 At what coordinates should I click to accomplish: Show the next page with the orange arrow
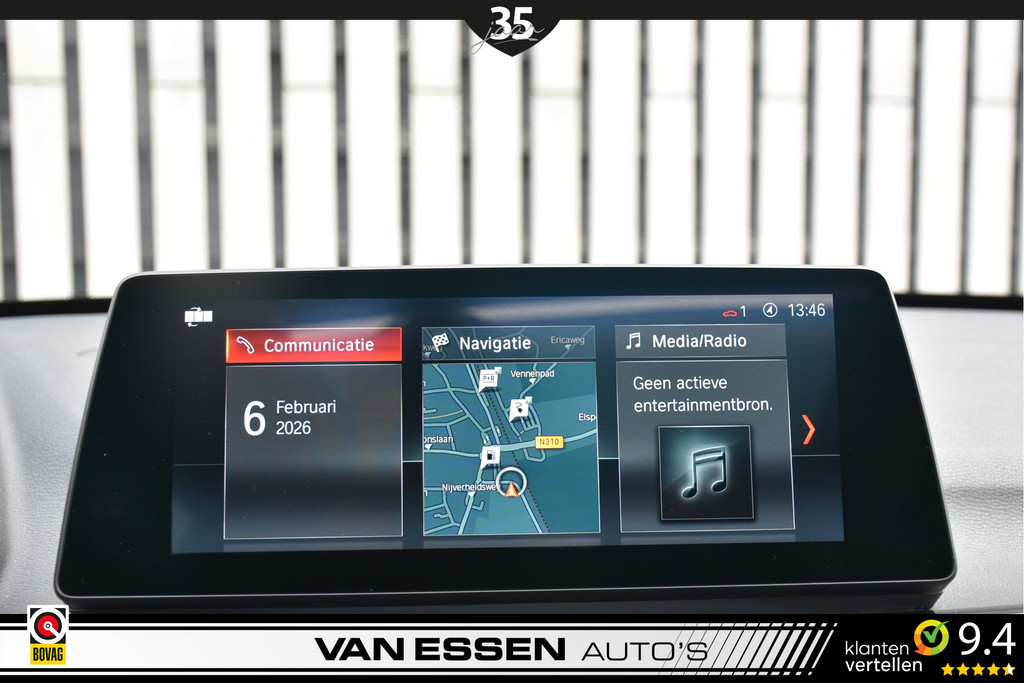click(x=808, y=429)
